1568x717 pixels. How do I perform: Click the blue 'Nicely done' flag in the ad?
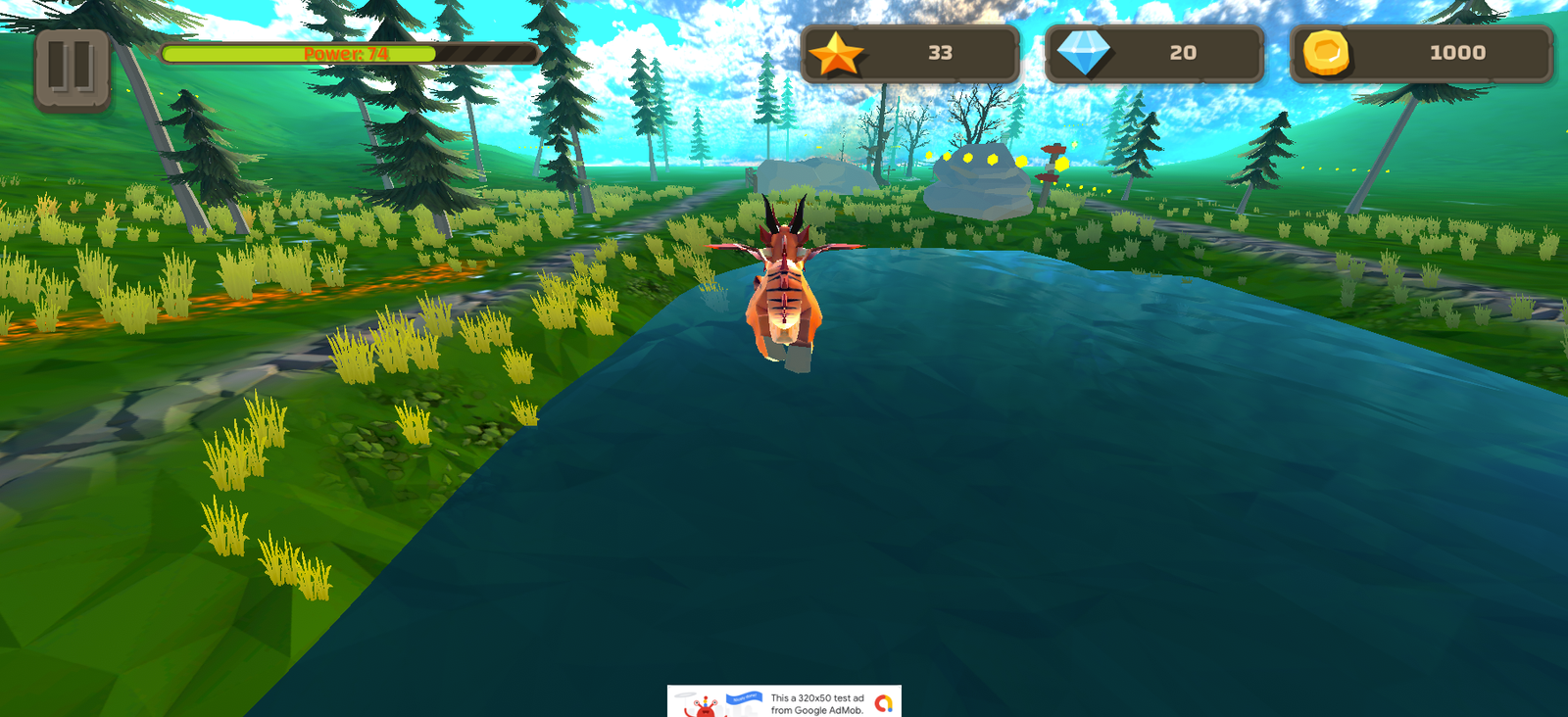click(x=745, y=698)
